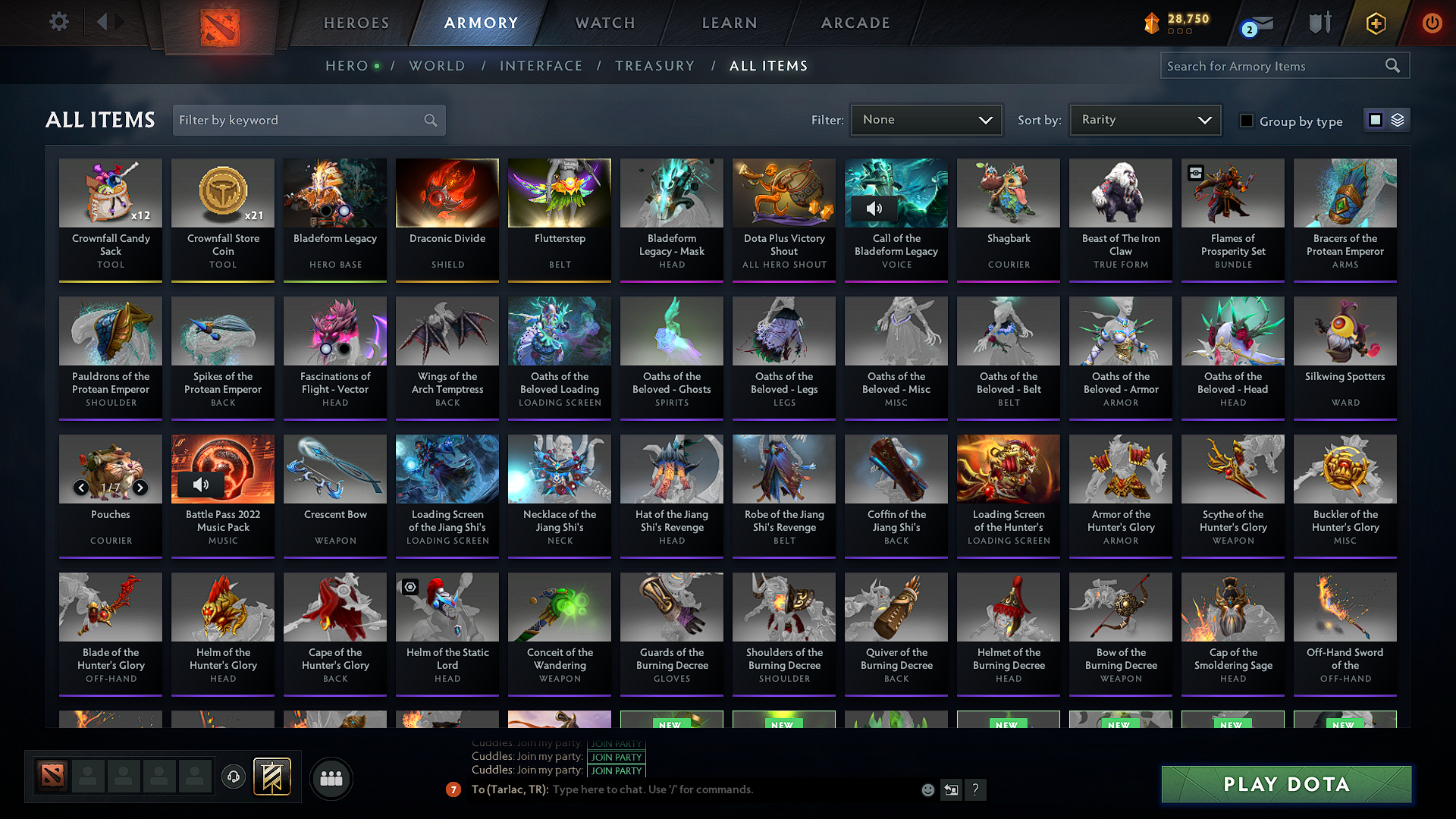
Task: Enable the Group by type checkbox
Action: coord(1247,121)
